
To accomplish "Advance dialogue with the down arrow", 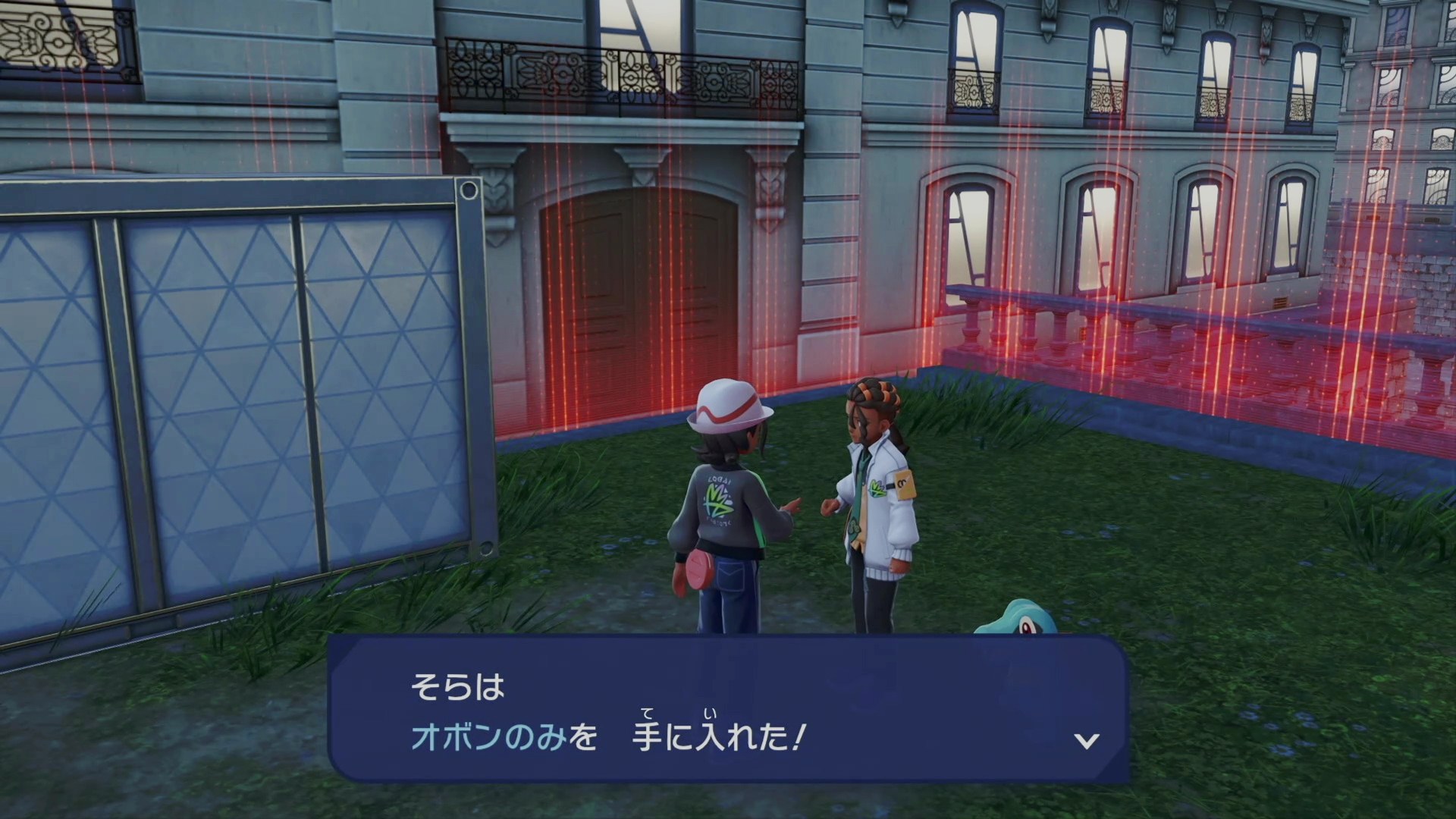I will coord(1087,741).
